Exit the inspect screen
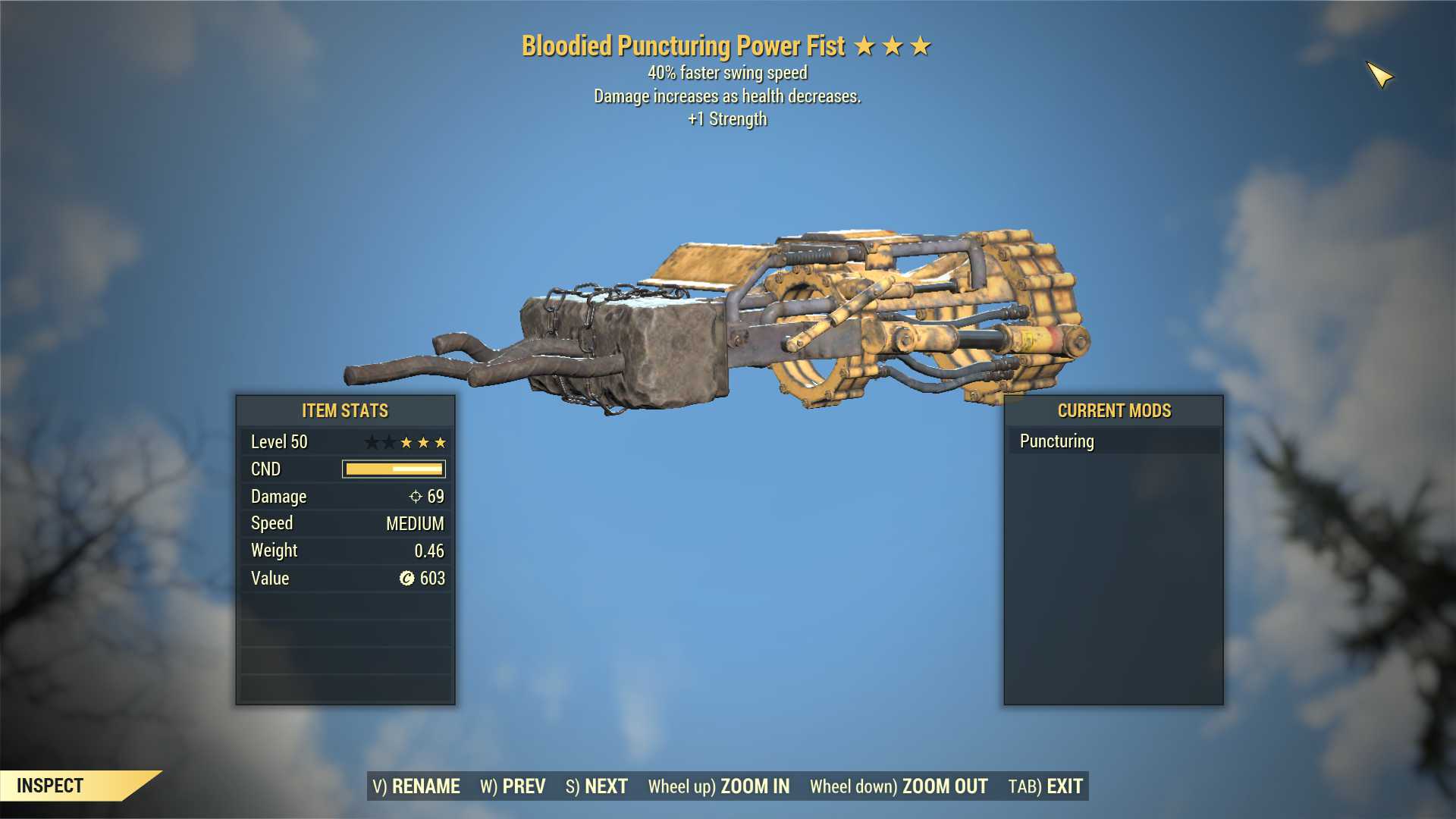 tap(1046, 786)
